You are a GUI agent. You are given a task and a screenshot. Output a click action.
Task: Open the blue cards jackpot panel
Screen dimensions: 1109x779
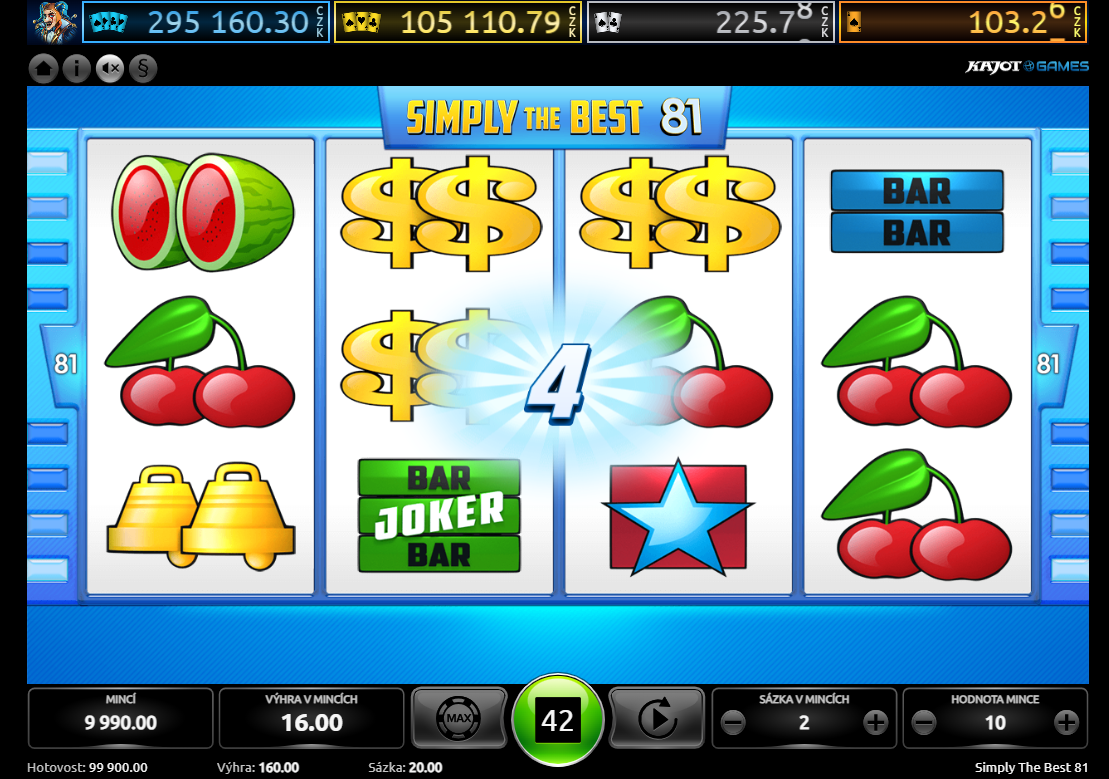[205, 22]
